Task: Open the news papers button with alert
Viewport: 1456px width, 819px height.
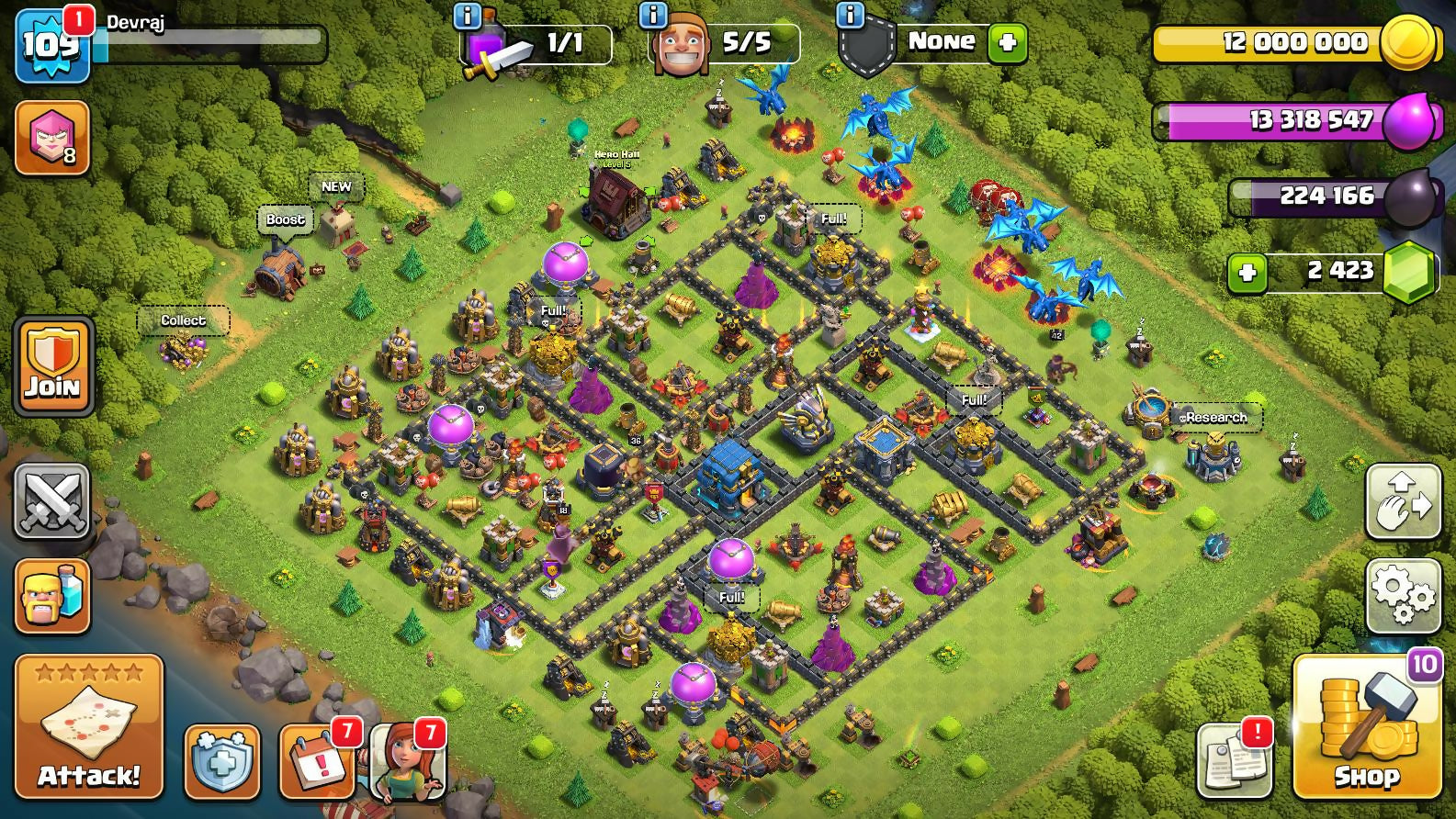Action: (1236, 762)
